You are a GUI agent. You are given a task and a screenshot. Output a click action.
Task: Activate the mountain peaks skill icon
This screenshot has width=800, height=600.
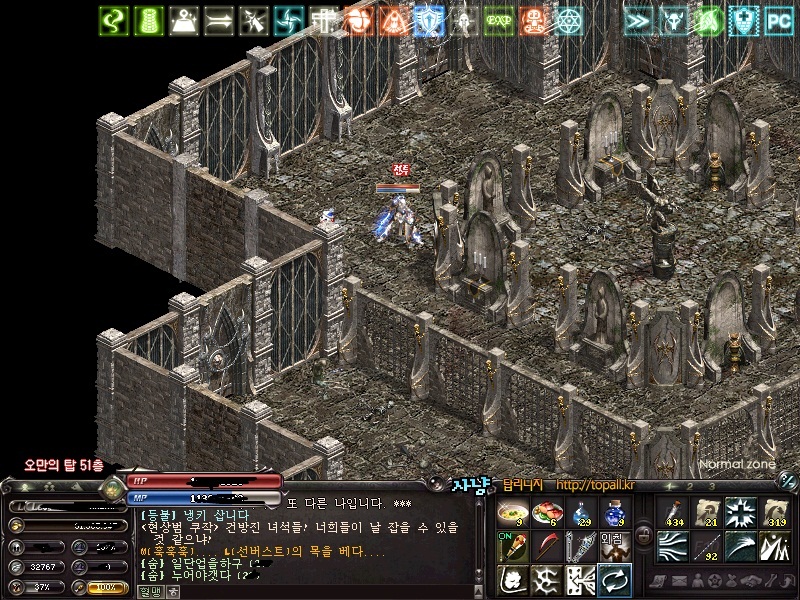point(773,547)
